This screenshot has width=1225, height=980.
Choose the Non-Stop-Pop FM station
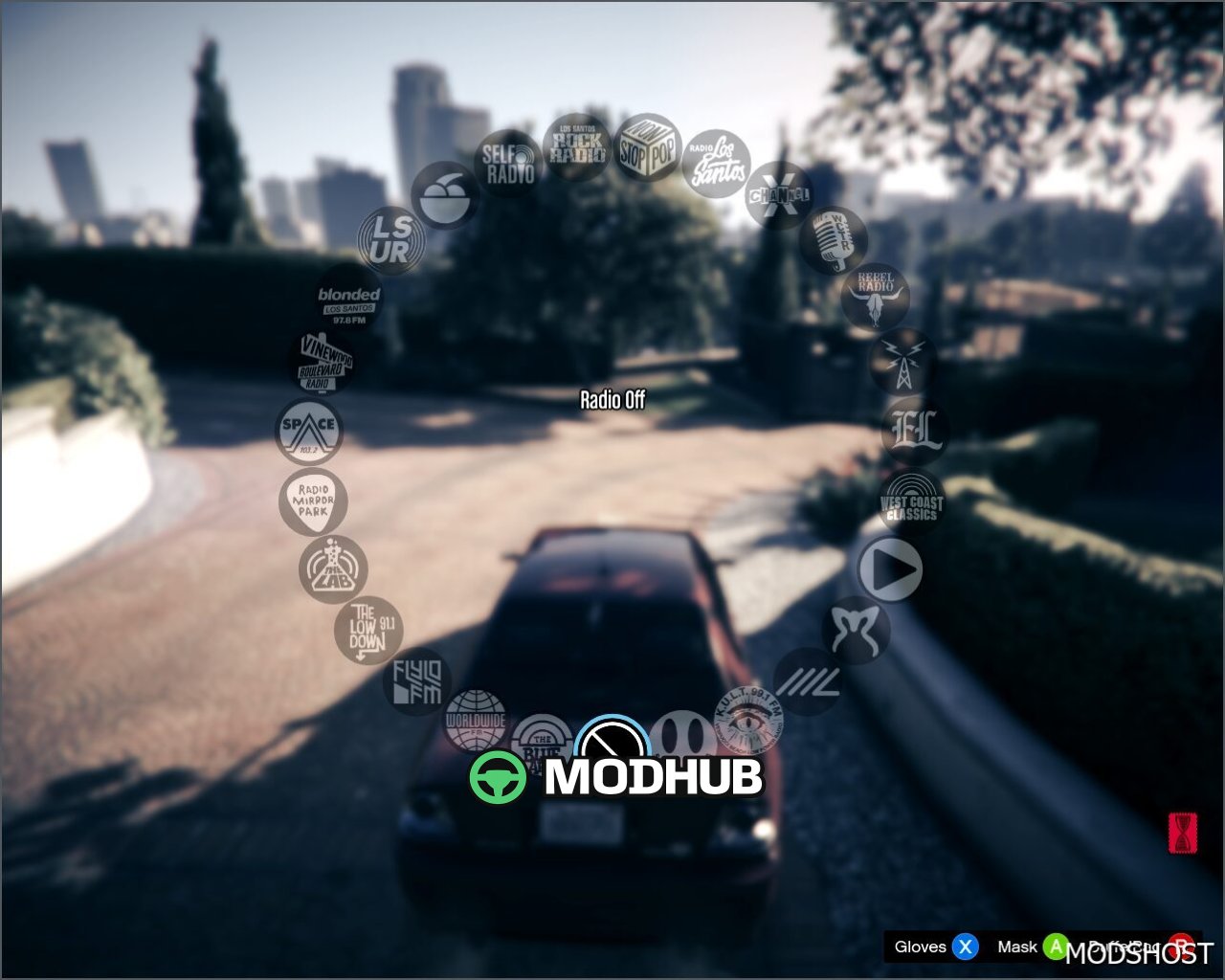click(x=646, y=146)
